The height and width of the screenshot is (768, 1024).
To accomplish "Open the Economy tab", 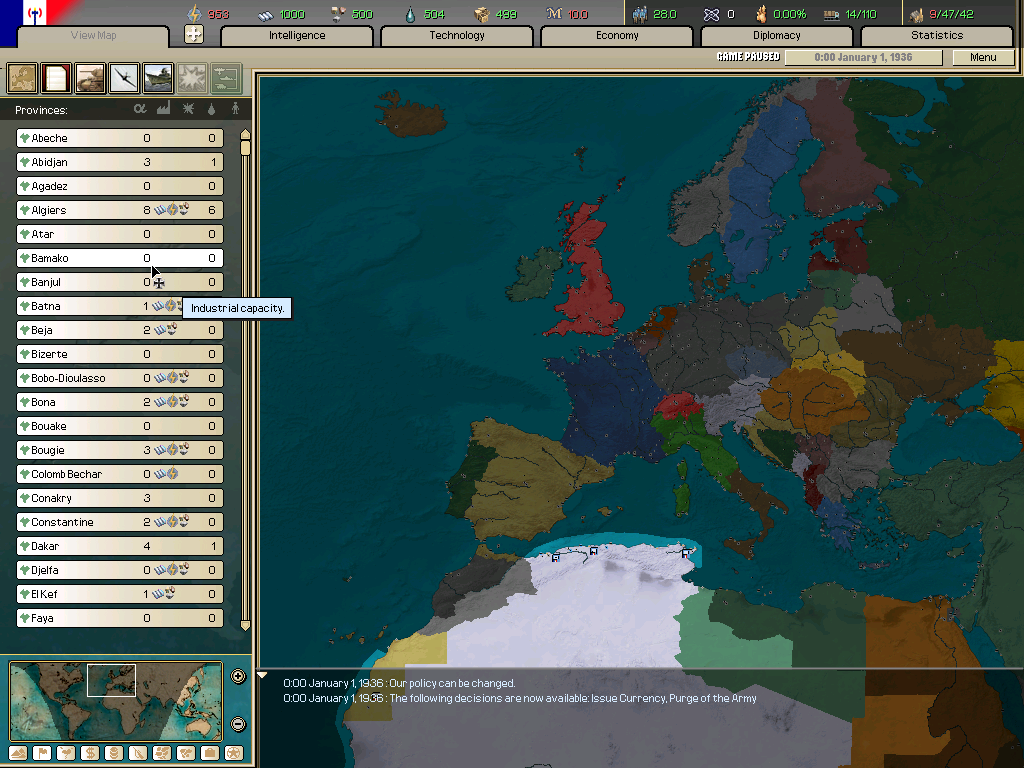I will point(617,36).
